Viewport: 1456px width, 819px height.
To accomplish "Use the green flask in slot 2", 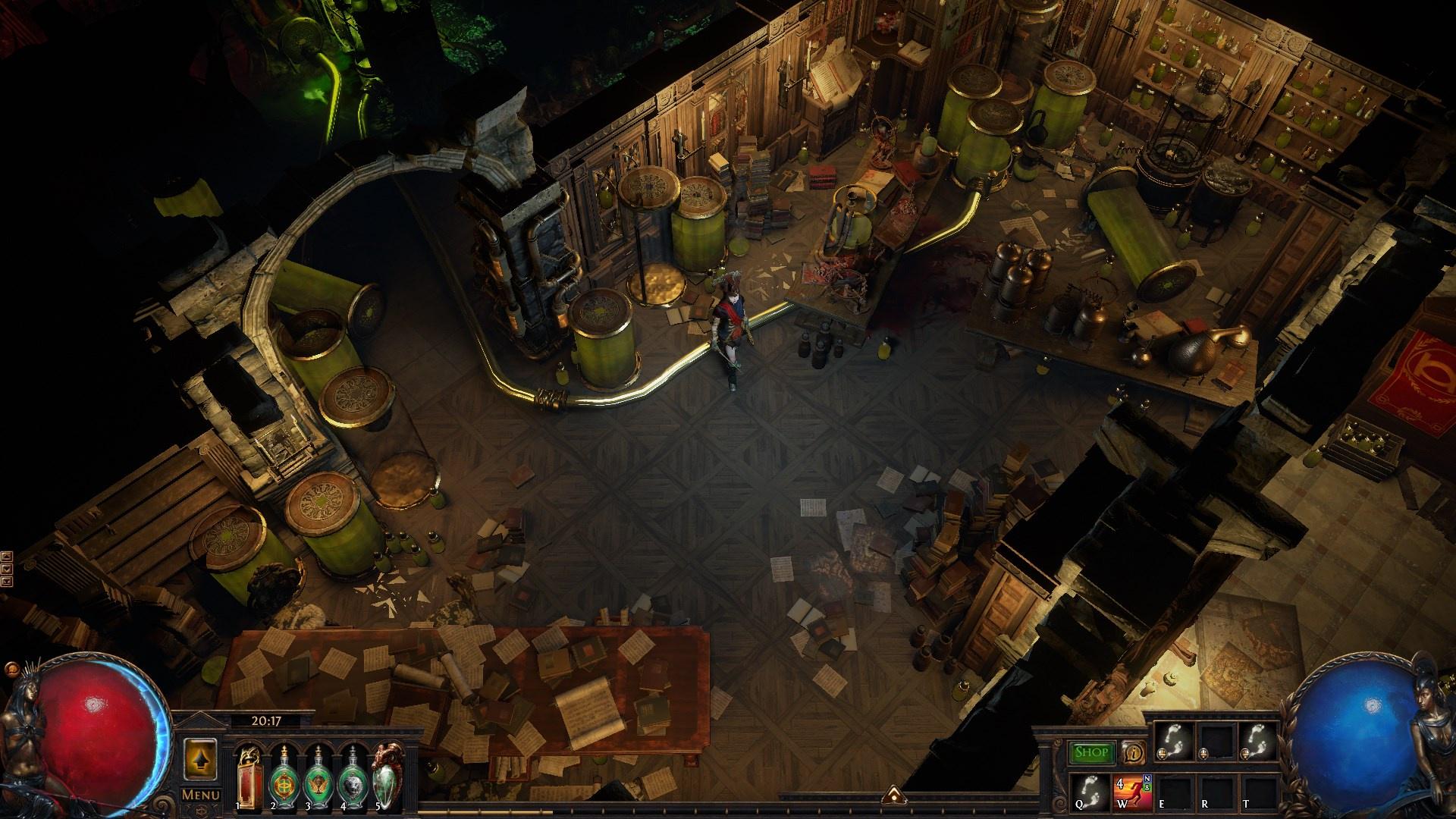I will pyautogui.click(x=283, y=773).
